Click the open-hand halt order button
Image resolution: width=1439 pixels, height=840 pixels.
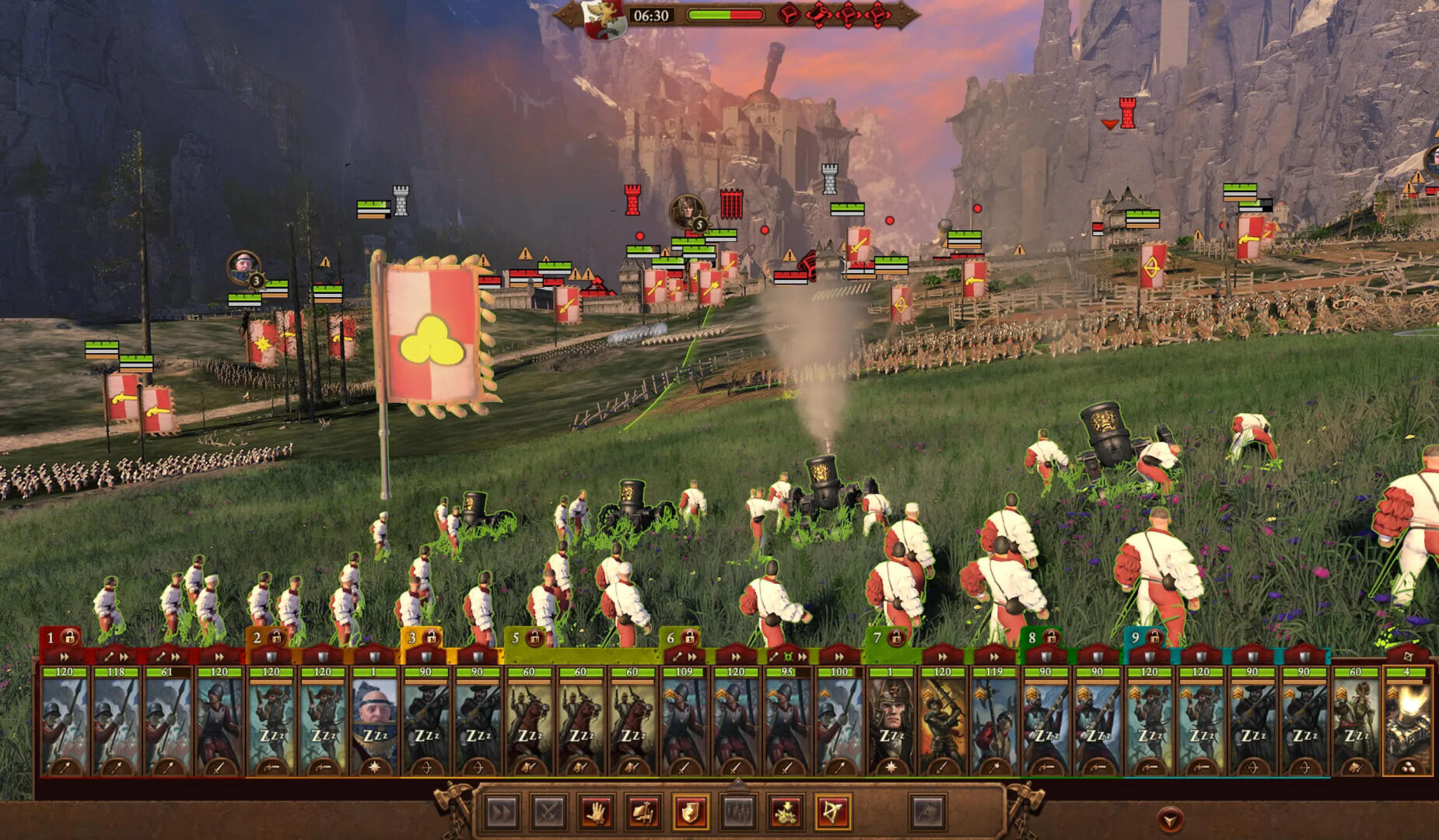pos(596,813)
